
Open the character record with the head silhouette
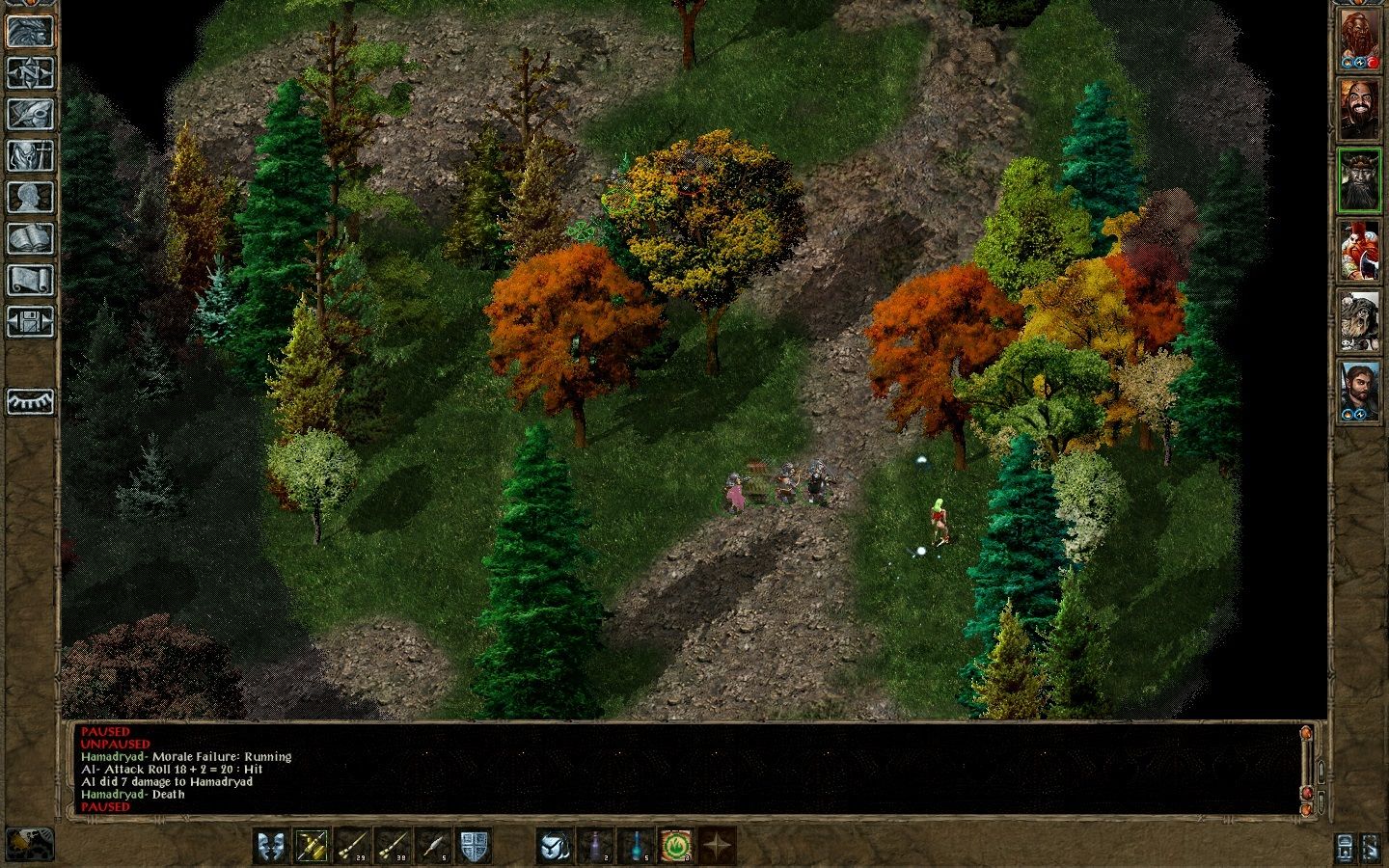coord(30,197)
